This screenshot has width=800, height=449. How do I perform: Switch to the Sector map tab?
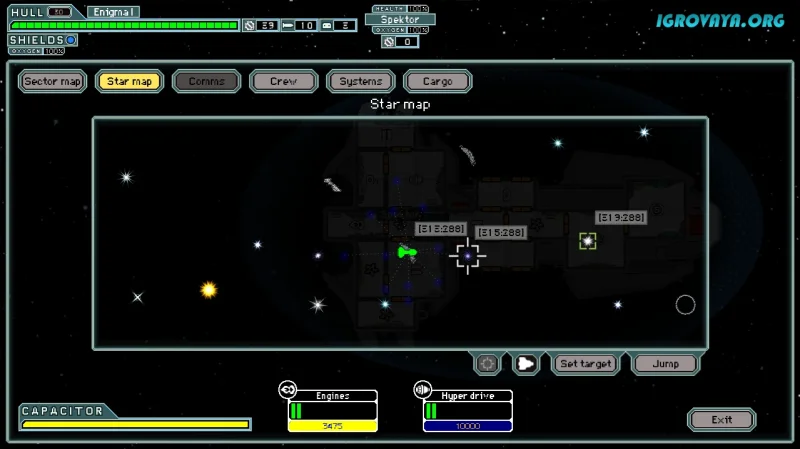tap(53, 81)
